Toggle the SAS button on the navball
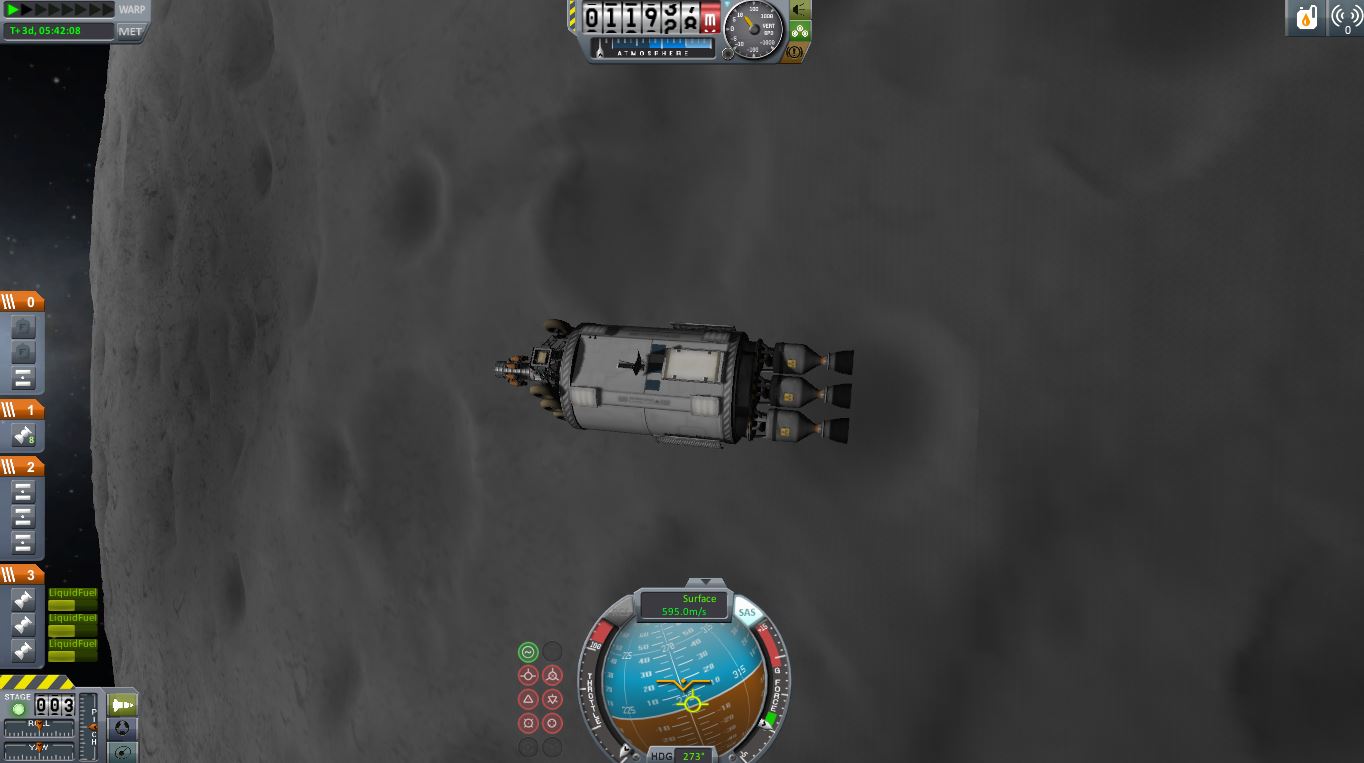Image resolution: width=1364 pixels, height=763 pixels. pos(746,613)
